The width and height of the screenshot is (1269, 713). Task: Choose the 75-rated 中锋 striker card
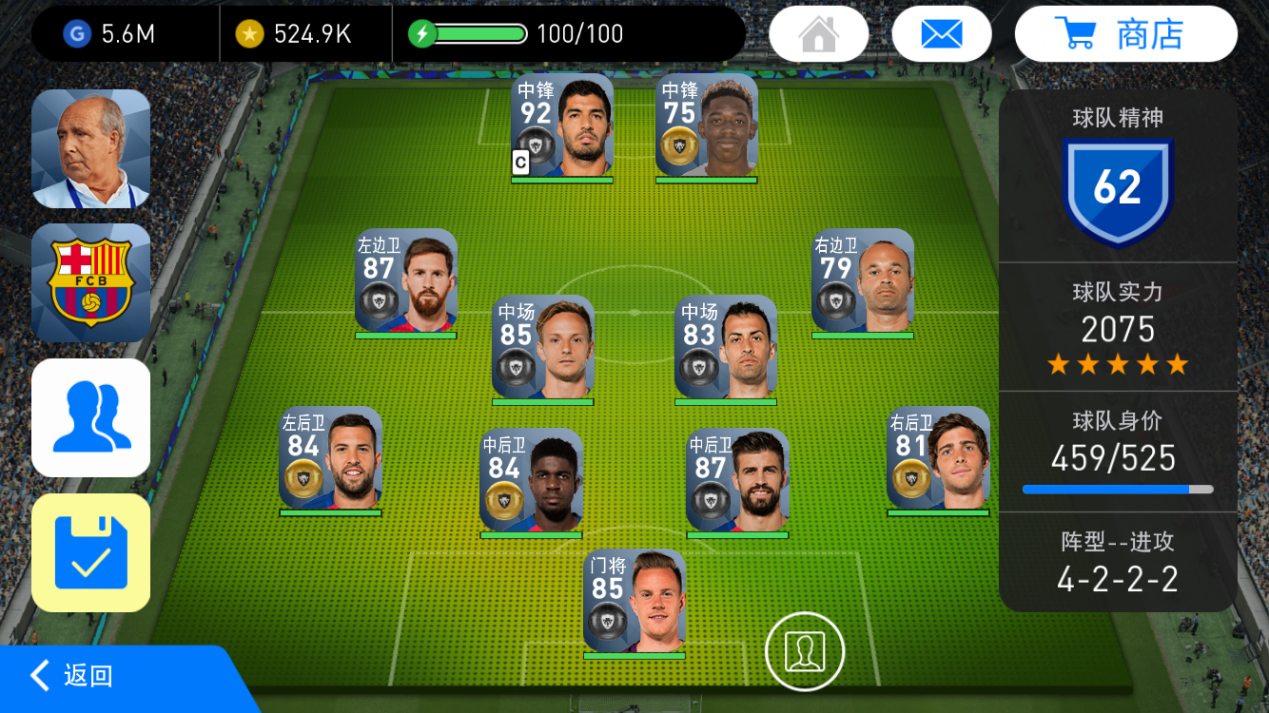point(706,126)
